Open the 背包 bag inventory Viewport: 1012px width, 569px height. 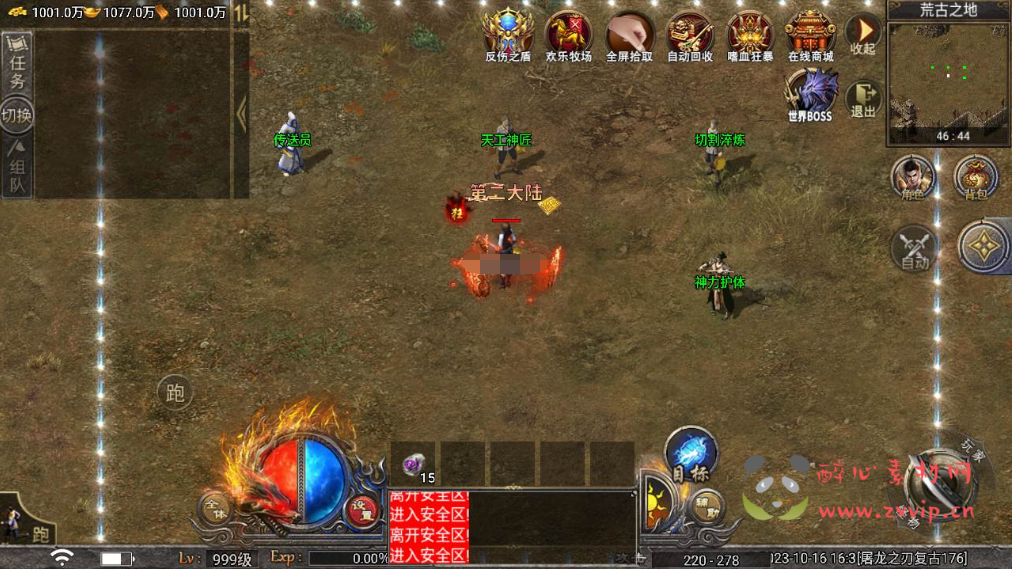pos(975,178)
